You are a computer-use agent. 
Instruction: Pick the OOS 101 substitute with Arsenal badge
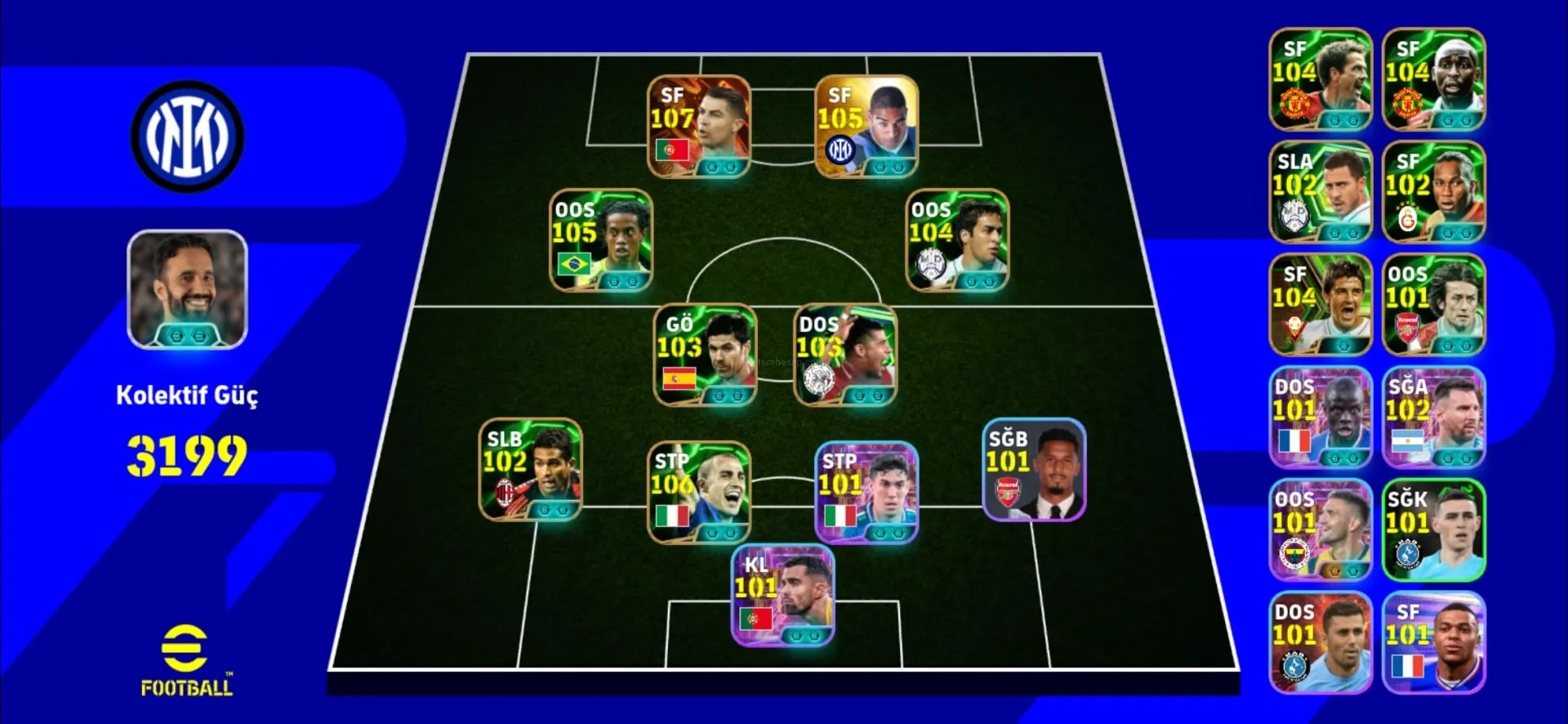pyautogui.click(x=1433, y=305)
